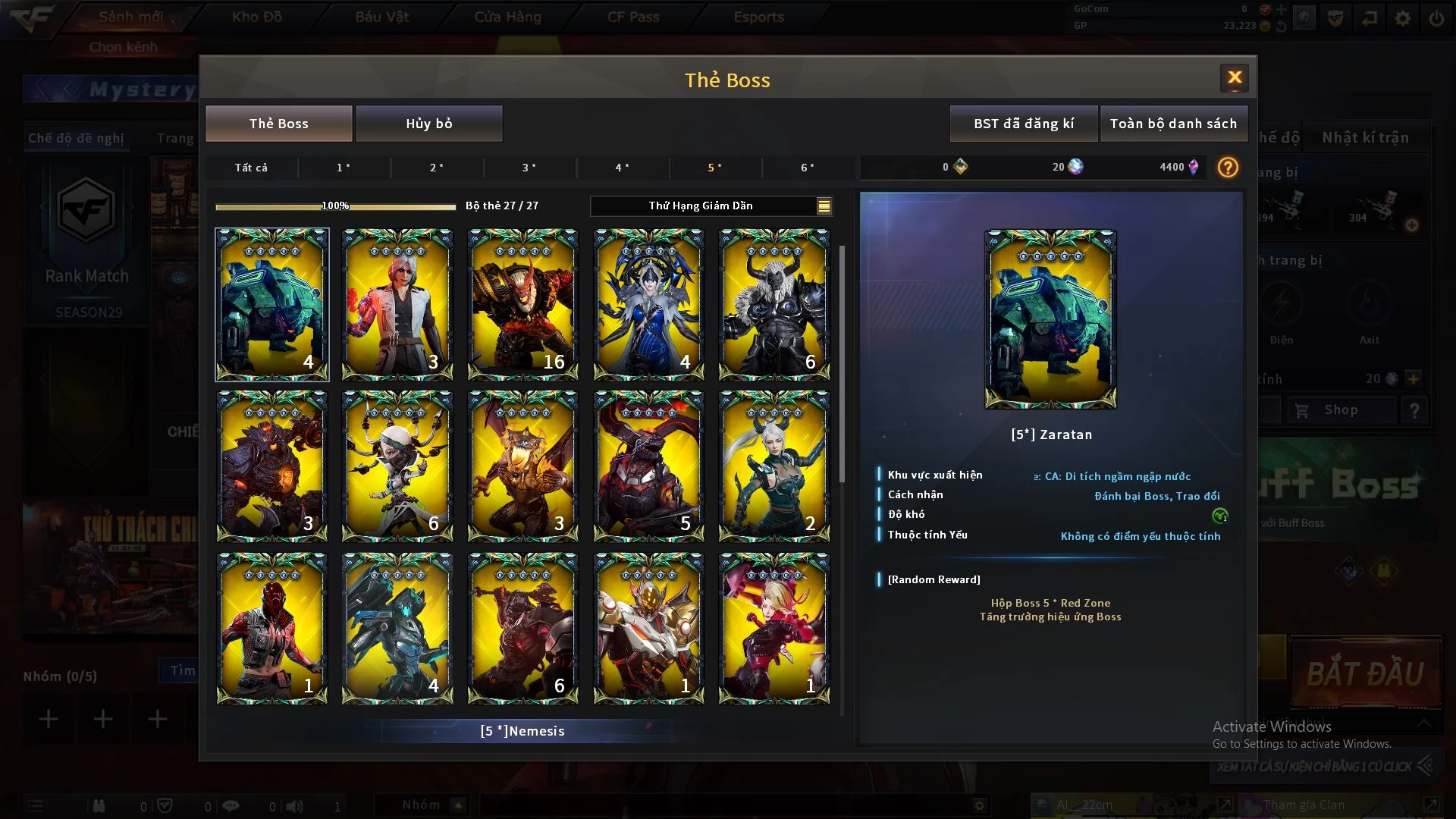Click the orange question mark help icon
This screenshot has height=819, width=1456.
(1227, 167)
